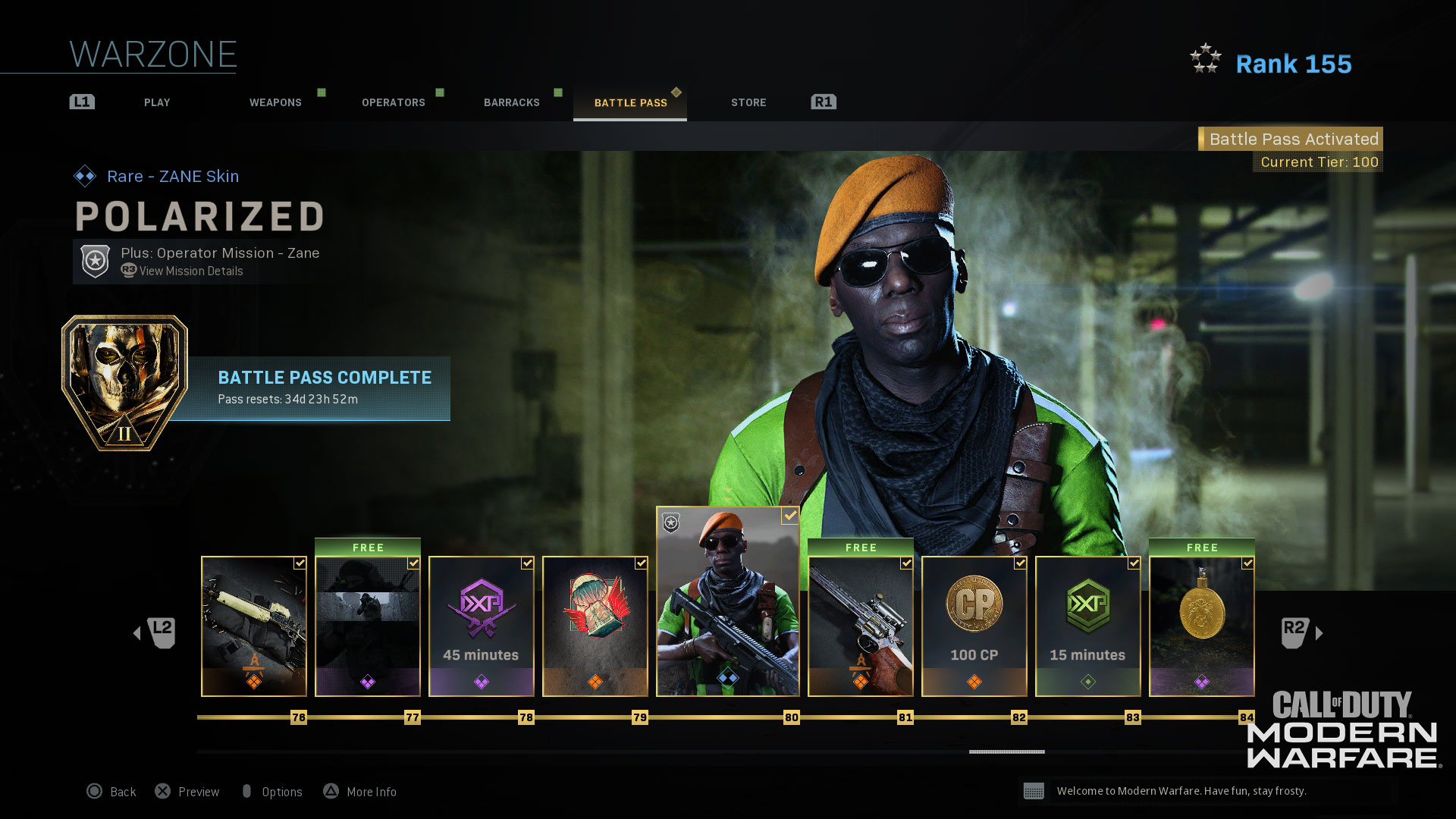Select the tier 76 weapon blueprint tile
1456x819 pixels.
pos(254,626)
